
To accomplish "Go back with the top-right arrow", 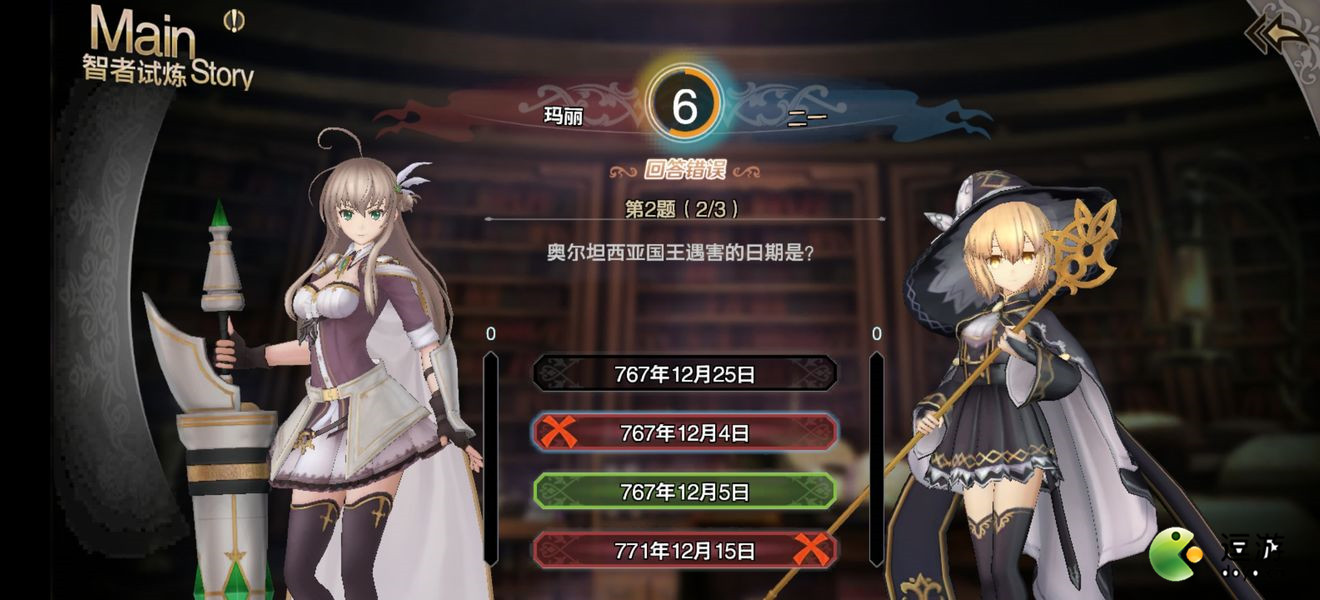I will [x=1277, y=35].
